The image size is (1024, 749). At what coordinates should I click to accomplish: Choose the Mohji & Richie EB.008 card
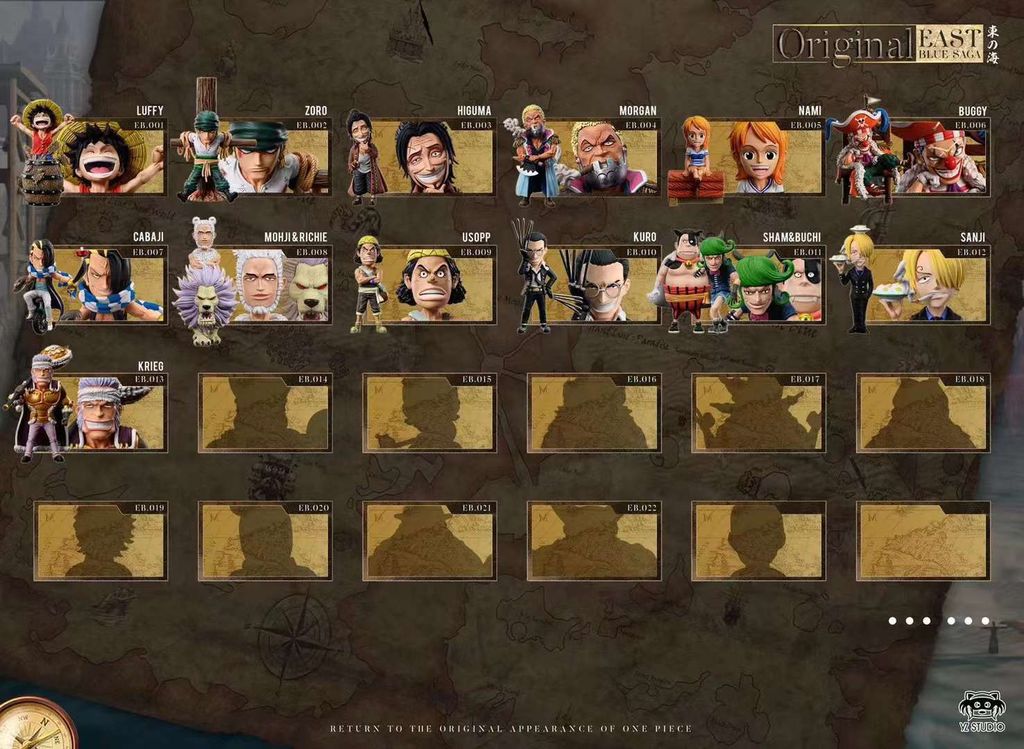click(x=265, y=285)
